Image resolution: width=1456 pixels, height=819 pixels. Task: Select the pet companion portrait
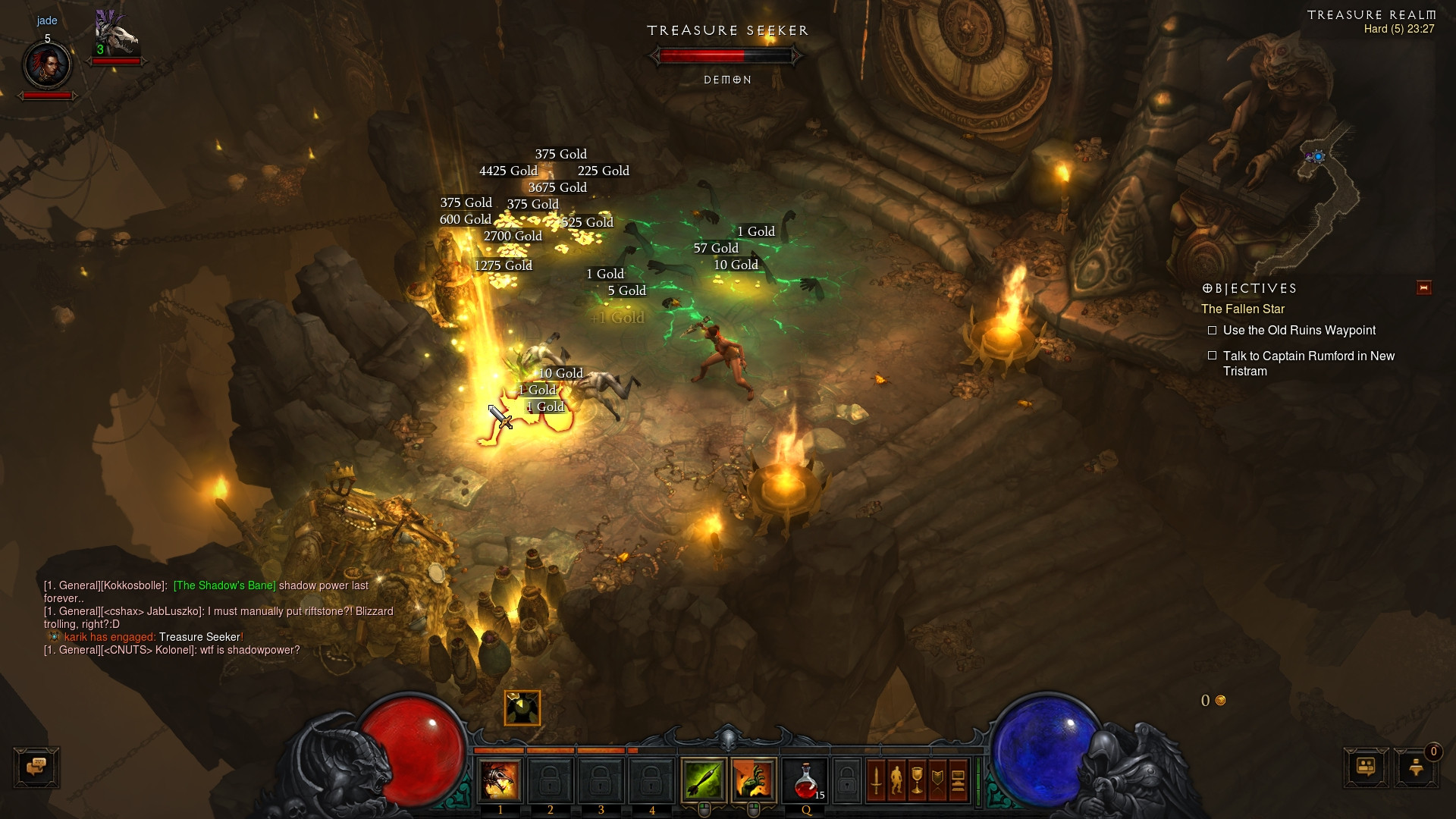[115, 36]
